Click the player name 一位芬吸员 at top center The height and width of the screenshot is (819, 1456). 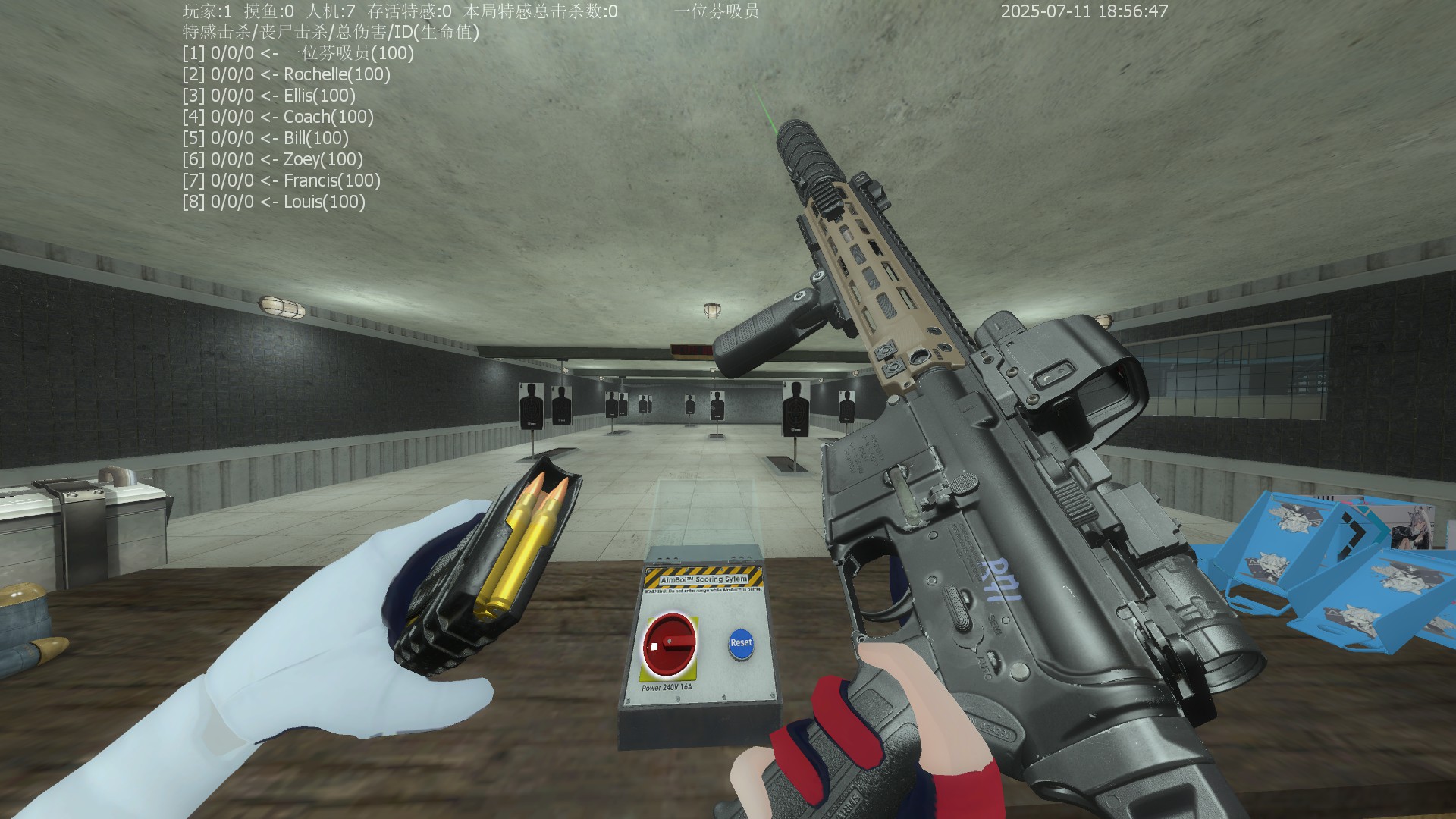[716, 11]
